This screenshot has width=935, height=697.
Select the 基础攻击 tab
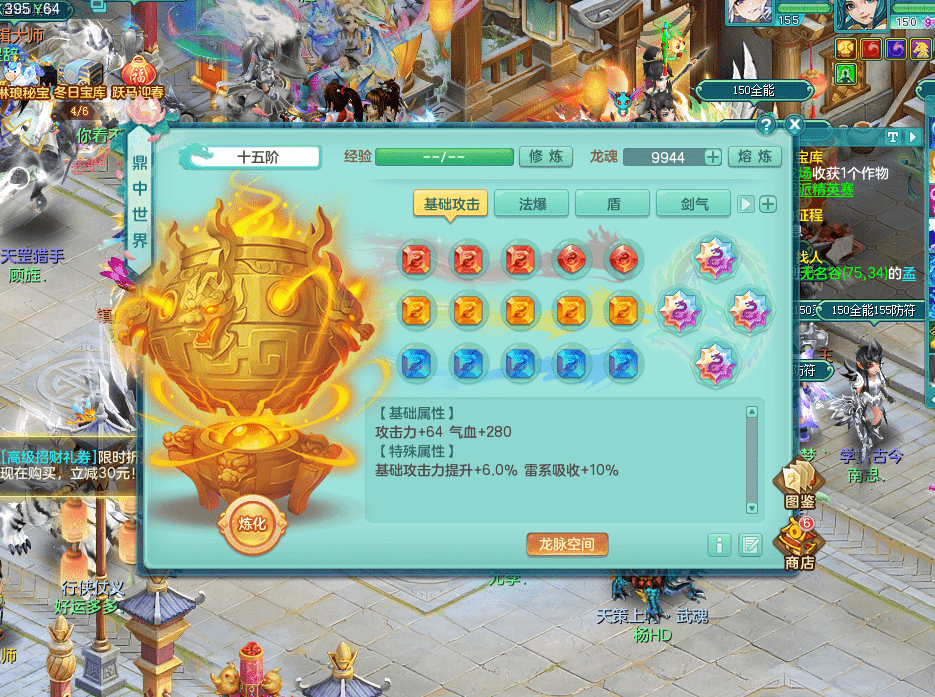pyautogui.click(x=452, y=204)
